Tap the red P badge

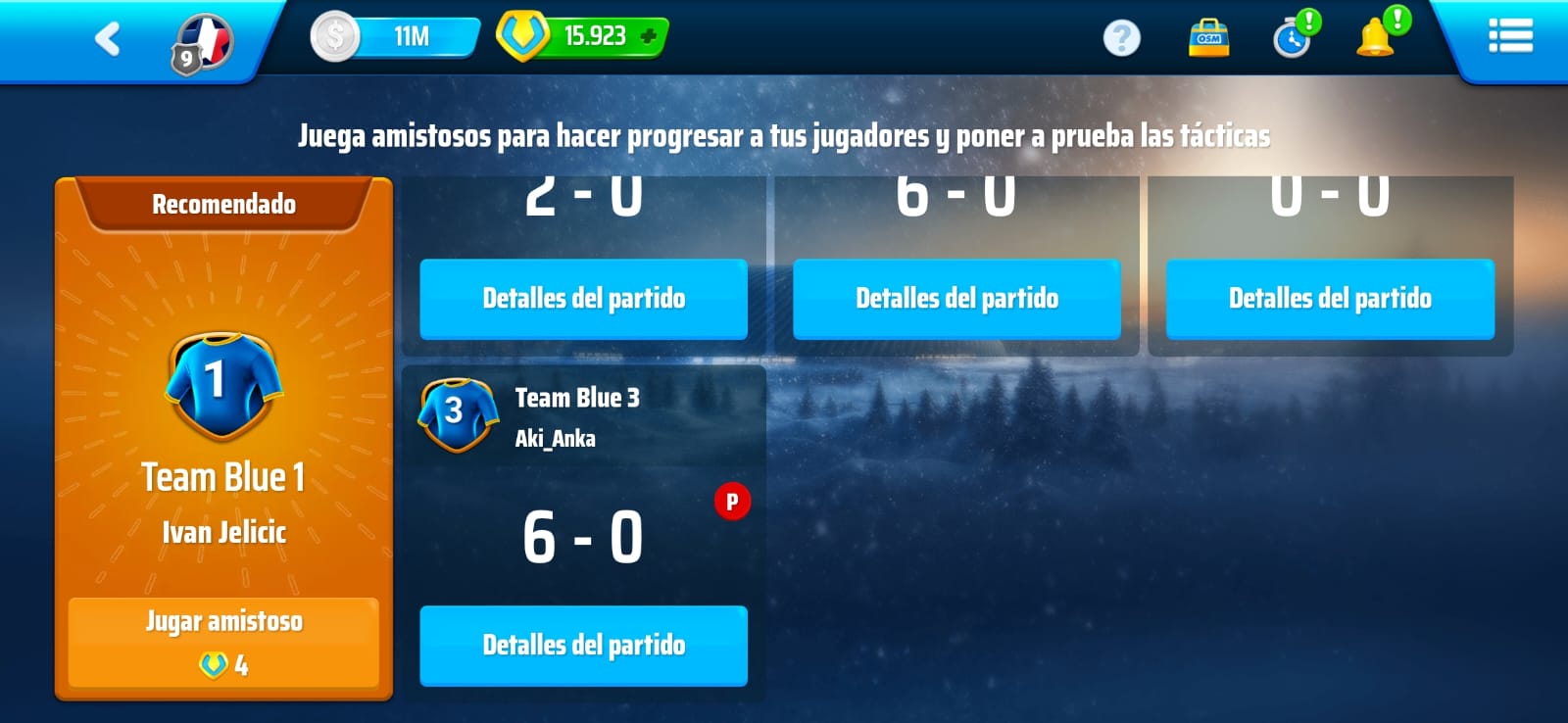pos(731,502)
